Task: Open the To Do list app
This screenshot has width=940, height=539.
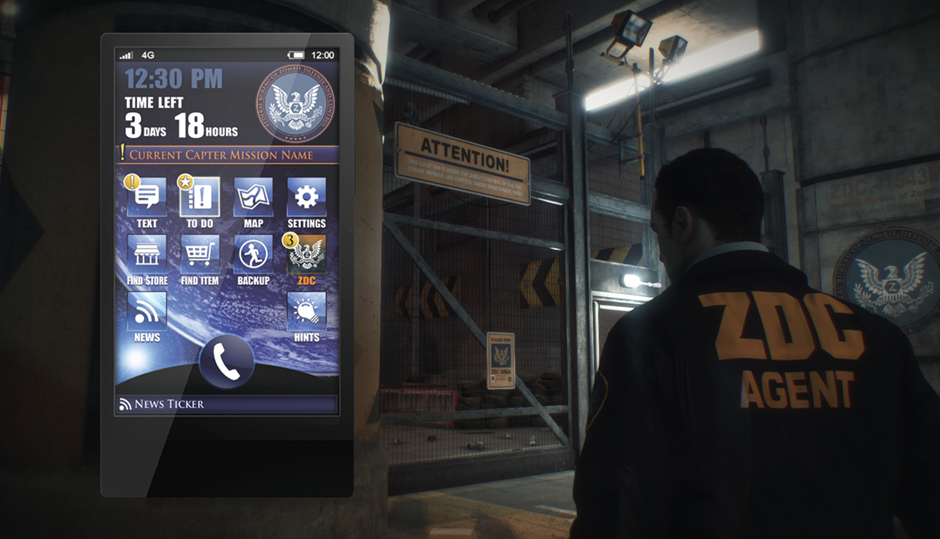Action: coord(200,197)
